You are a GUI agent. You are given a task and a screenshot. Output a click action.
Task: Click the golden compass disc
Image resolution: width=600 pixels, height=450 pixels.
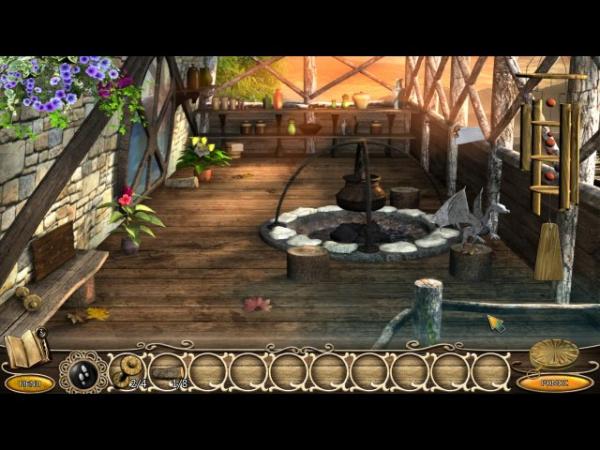(553, 353)
